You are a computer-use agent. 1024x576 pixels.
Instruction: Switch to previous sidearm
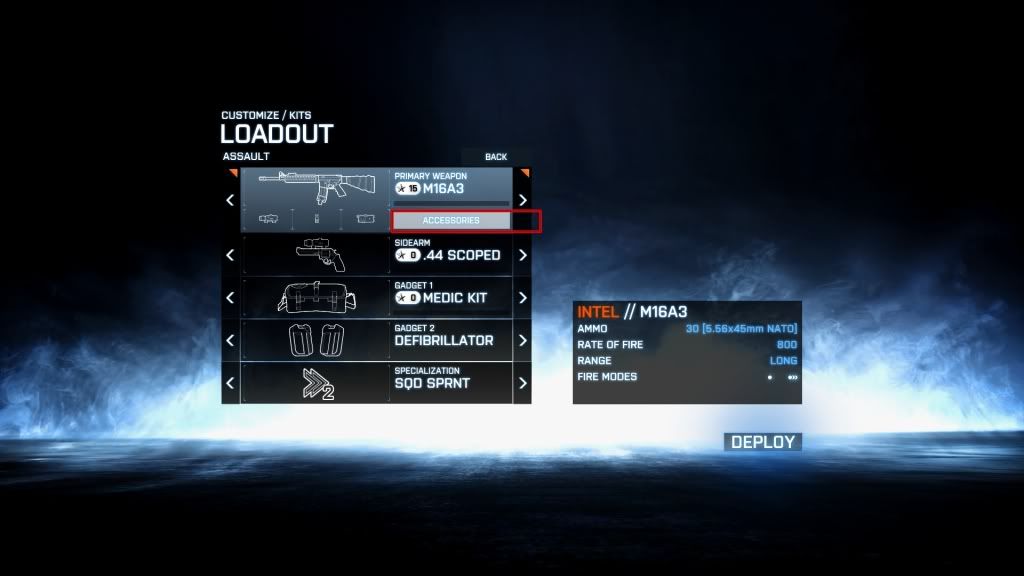coord(230,255)
